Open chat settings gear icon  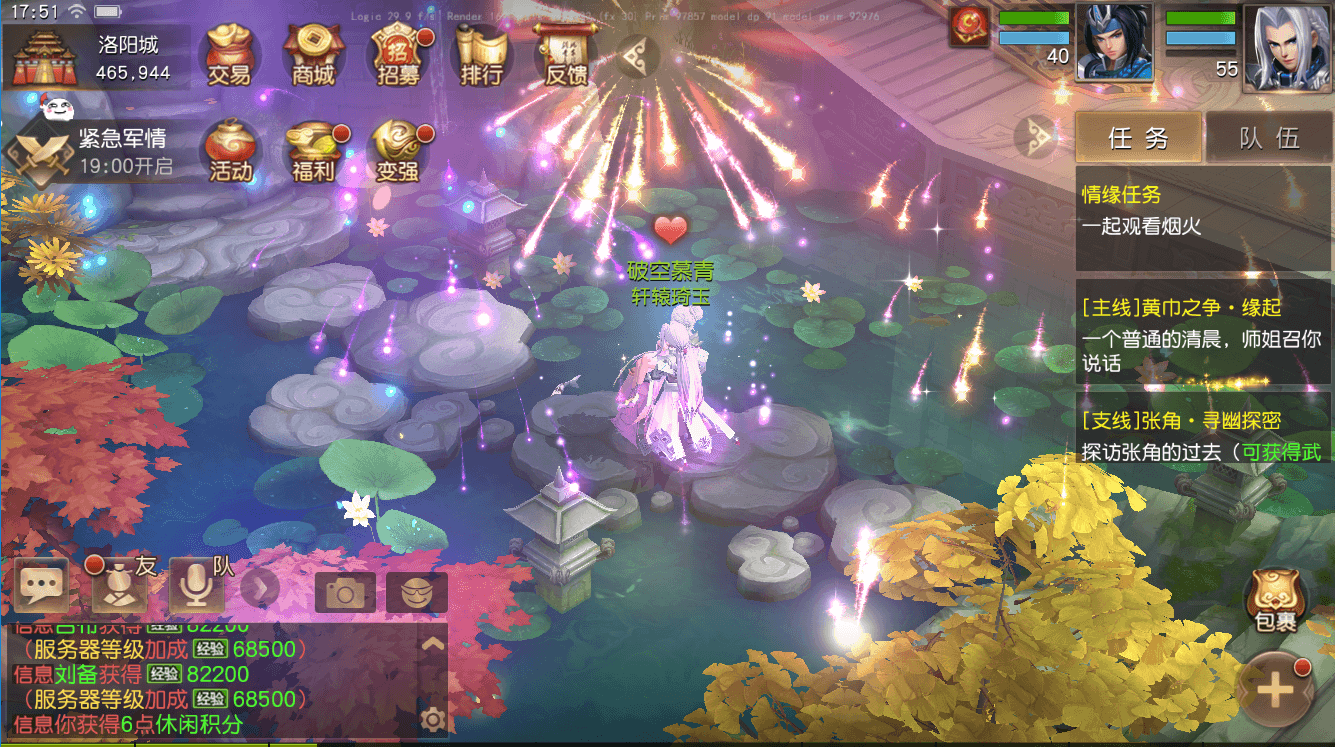pyautogui.click(x=433, y=718)
